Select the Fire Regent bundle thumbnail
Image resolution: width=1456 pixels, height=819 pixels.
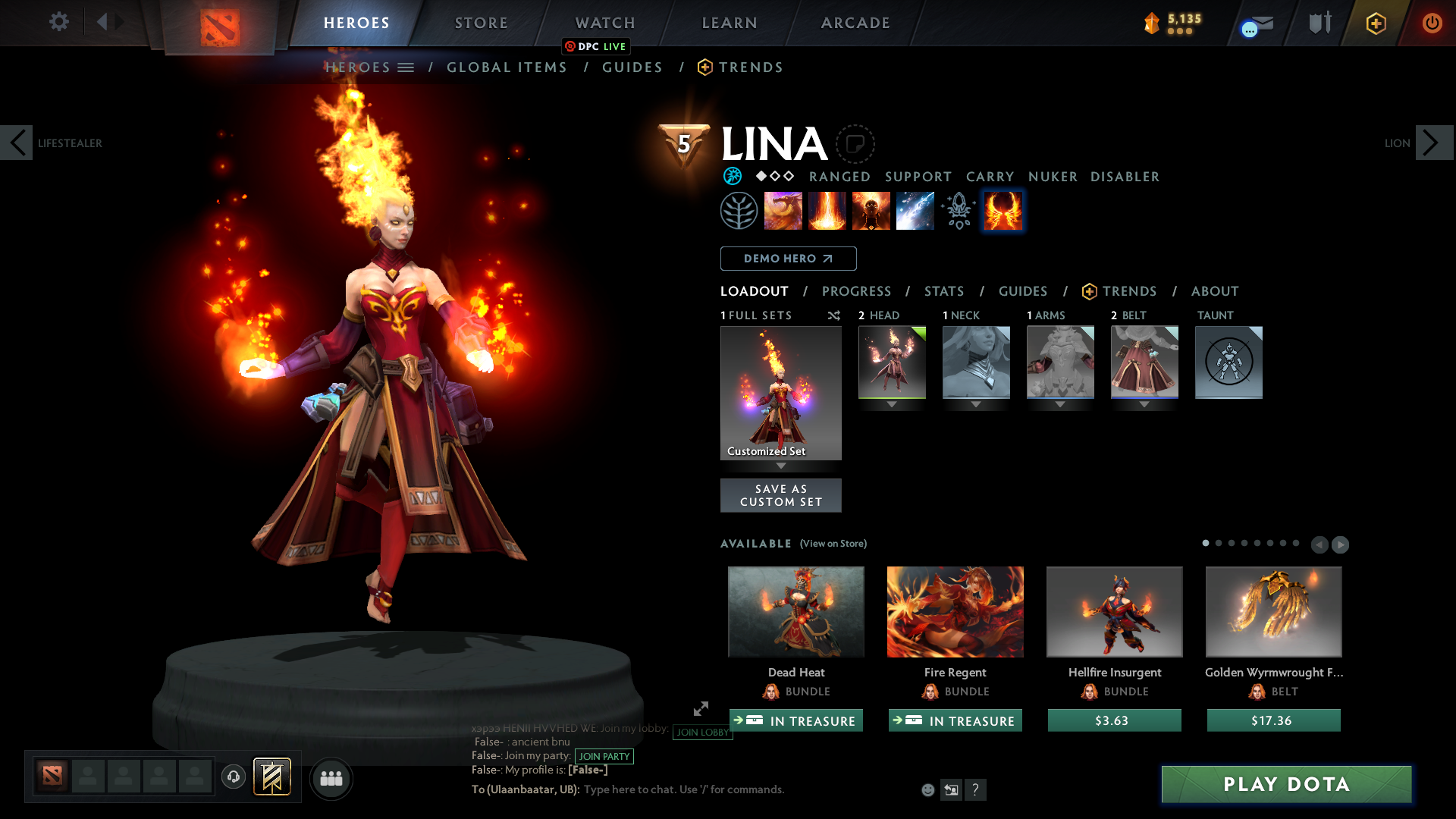[x=955, y=611]
